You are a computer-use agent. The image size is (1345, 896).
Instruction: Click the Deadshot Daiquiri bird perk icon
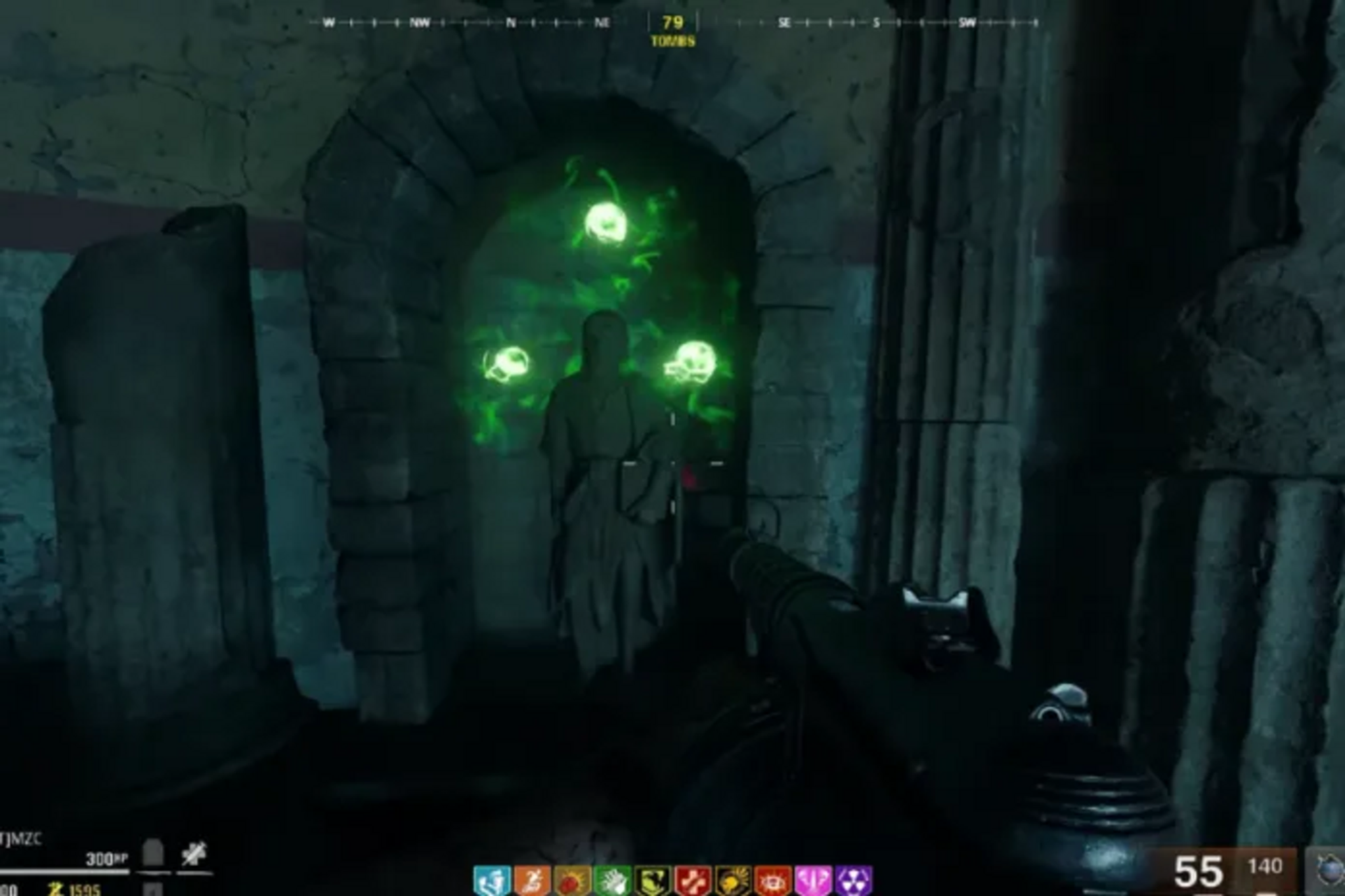click(x=653, y=880)
